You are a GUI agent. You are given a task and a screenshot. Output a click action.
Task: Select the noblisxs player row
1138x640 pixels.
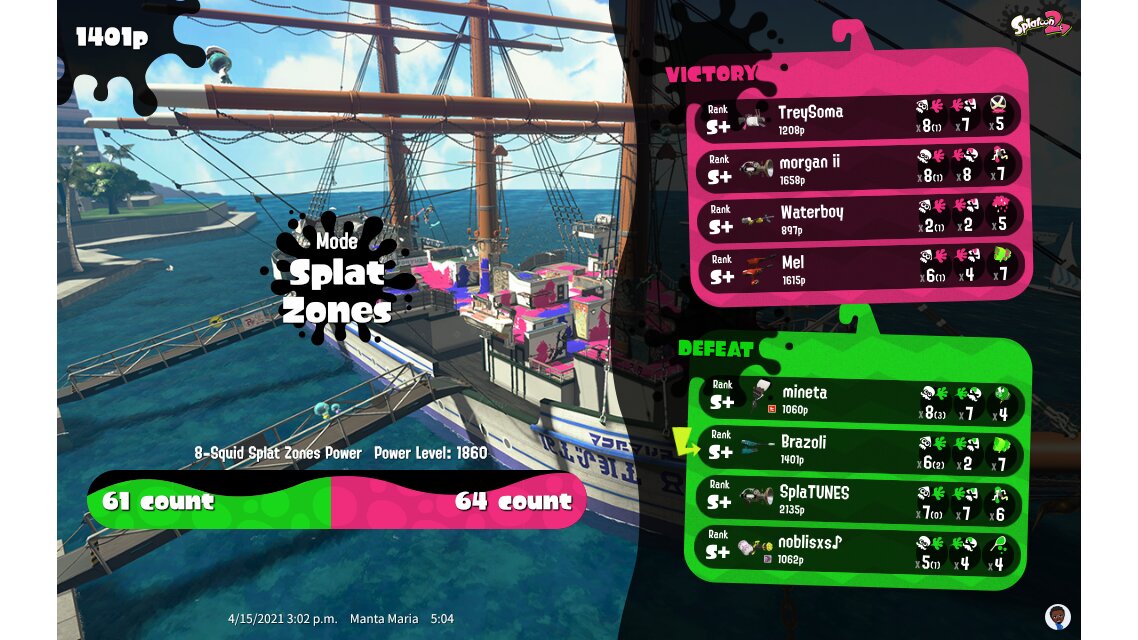point(860,548)
